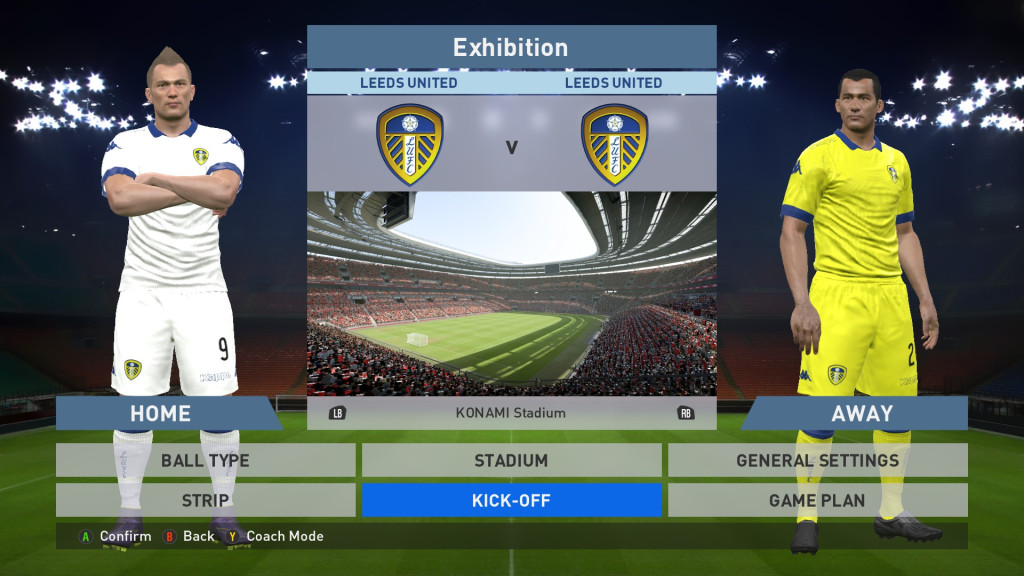This screenshot has height=576, width=1024.
Task: Select the Stadium menu entry
Action: 511,461
